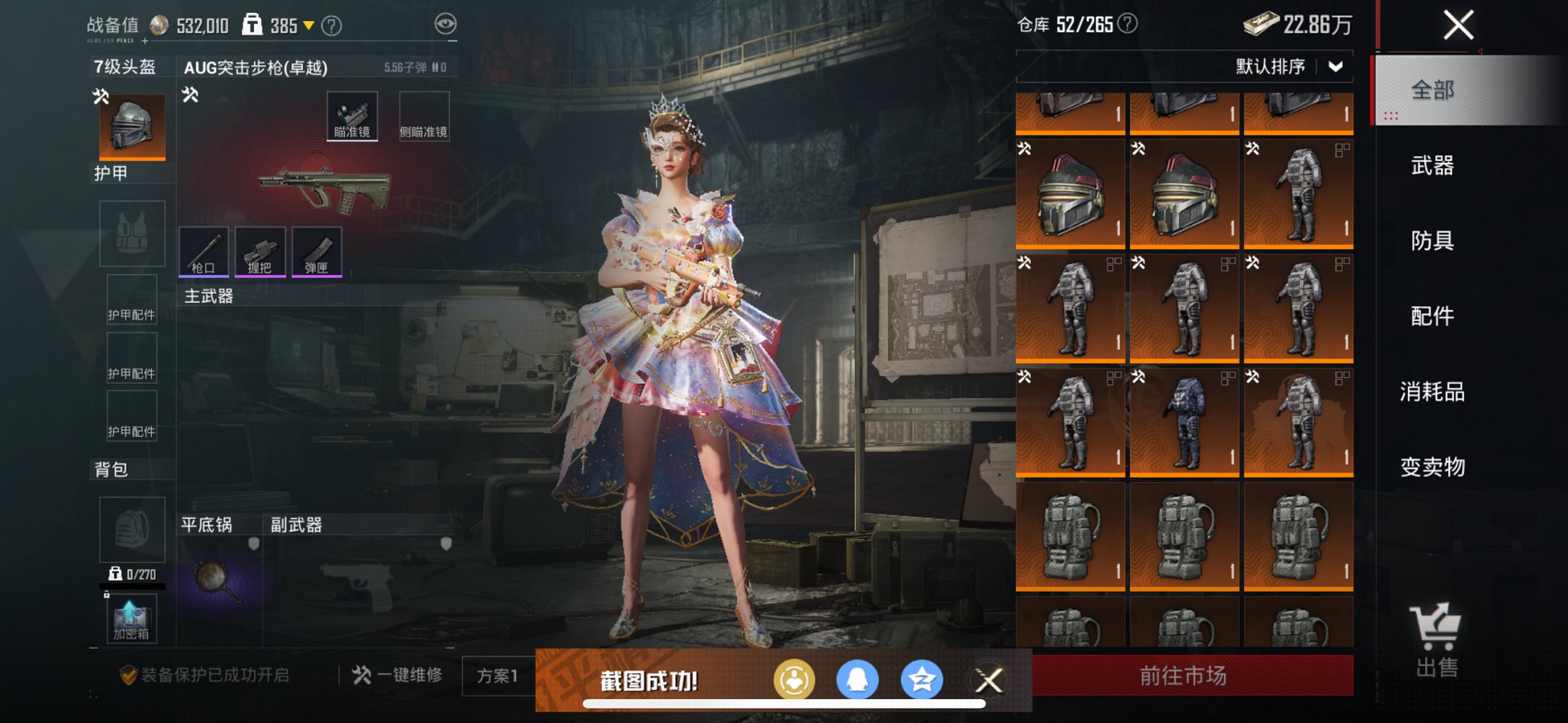The height and width of the screenshot is (723, 1568).
Task: Toggle the eye icon to hide the HUD
Action: 449,23
